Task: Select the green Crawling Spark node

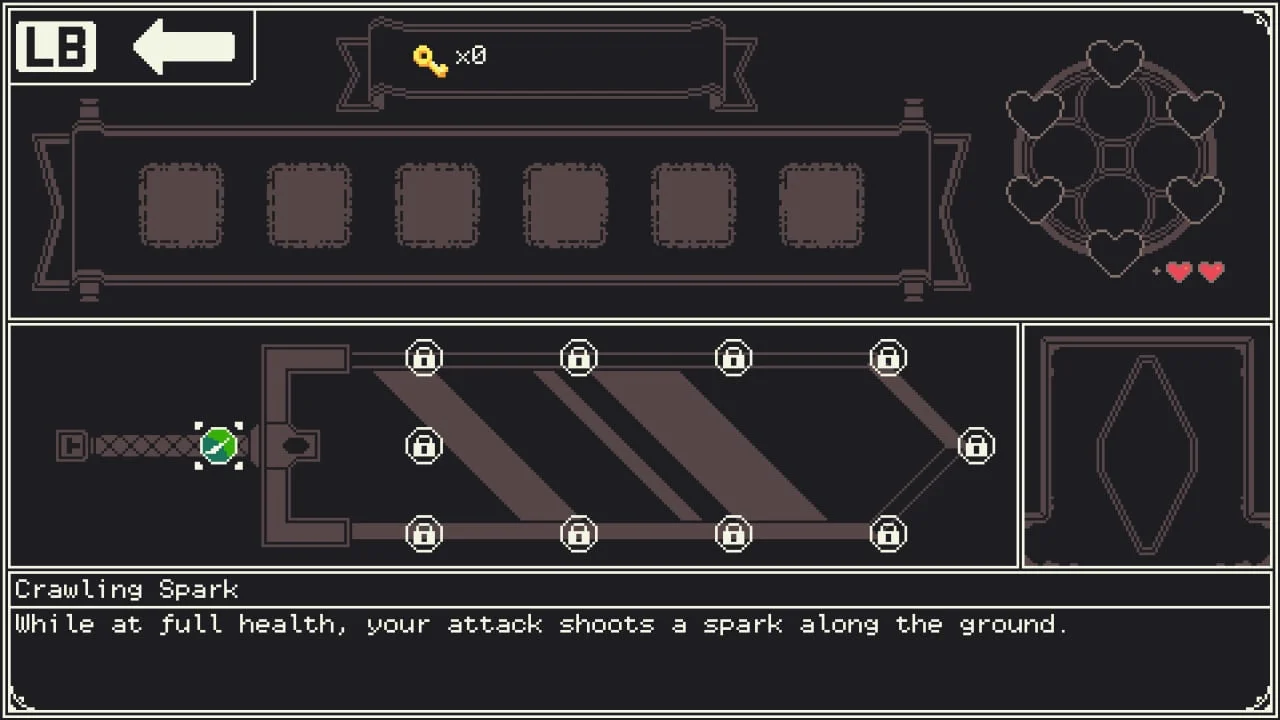Action: pyautogui.click(x=219, y=445)
